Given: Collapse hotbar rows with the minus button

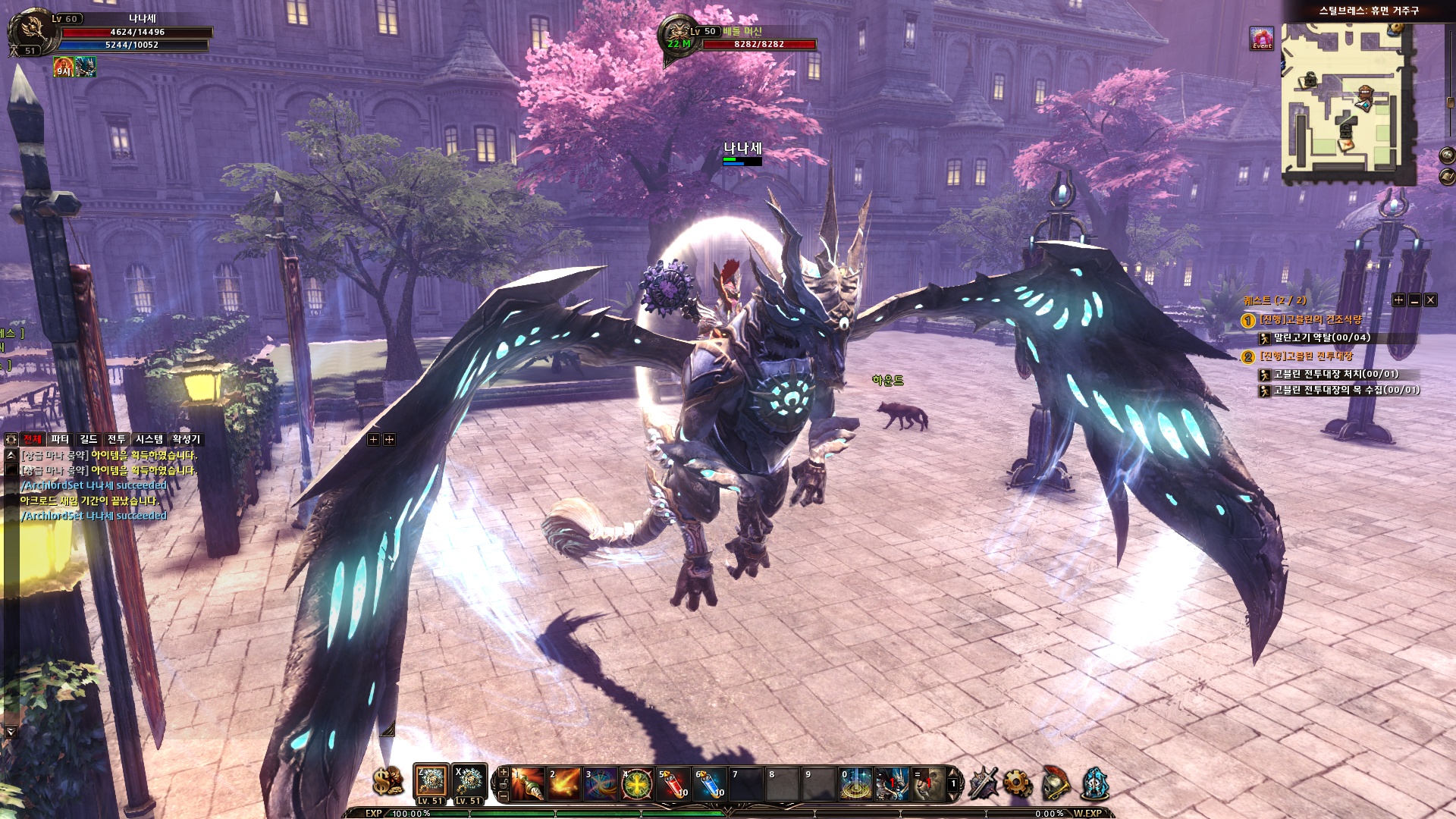Looking at the screenshot, I should (502, 795).
